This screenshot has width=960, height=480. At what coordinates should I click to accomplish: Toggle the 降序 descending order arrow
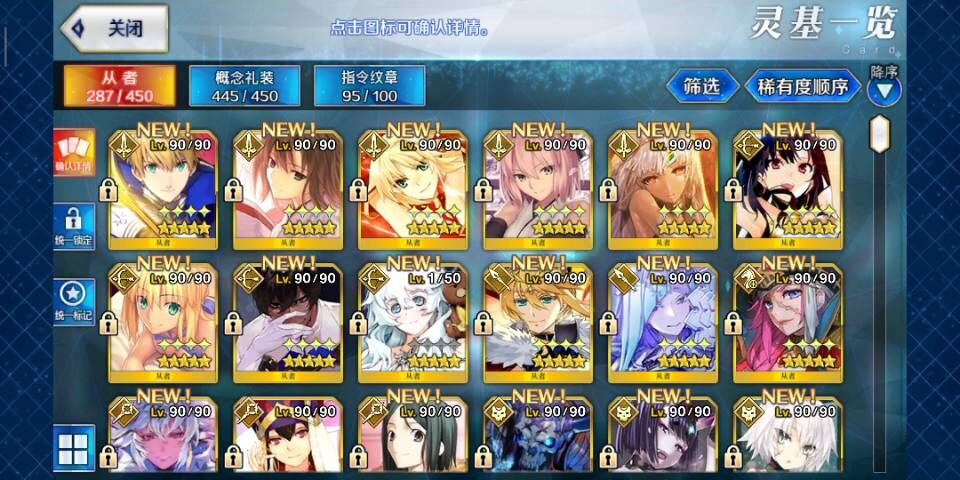point(884,90)
